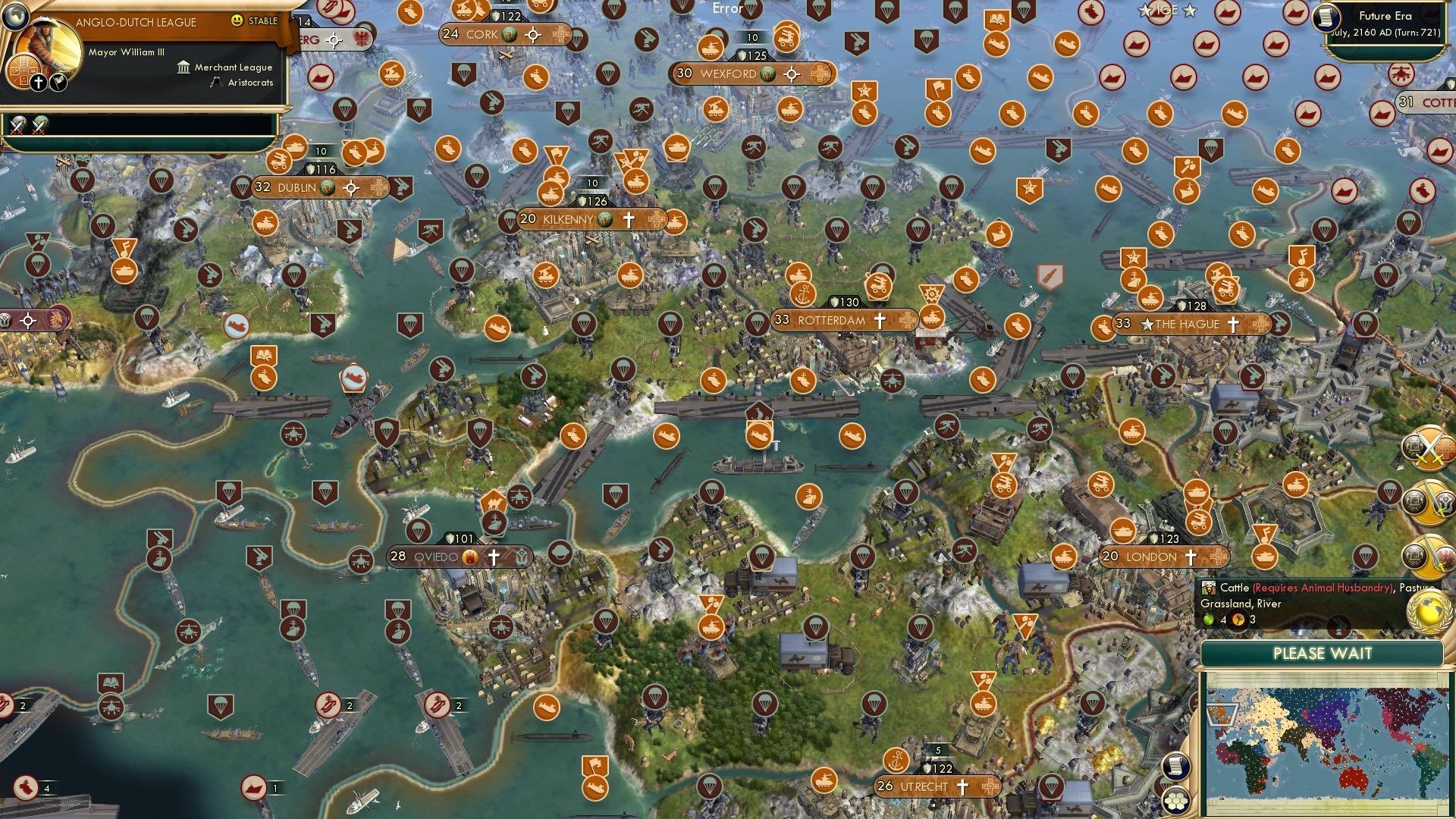This screenshot has width=1456, height=819.
Task: Click the topmost crossed-swords war notification icon
Action: [x=1427, y=449]
